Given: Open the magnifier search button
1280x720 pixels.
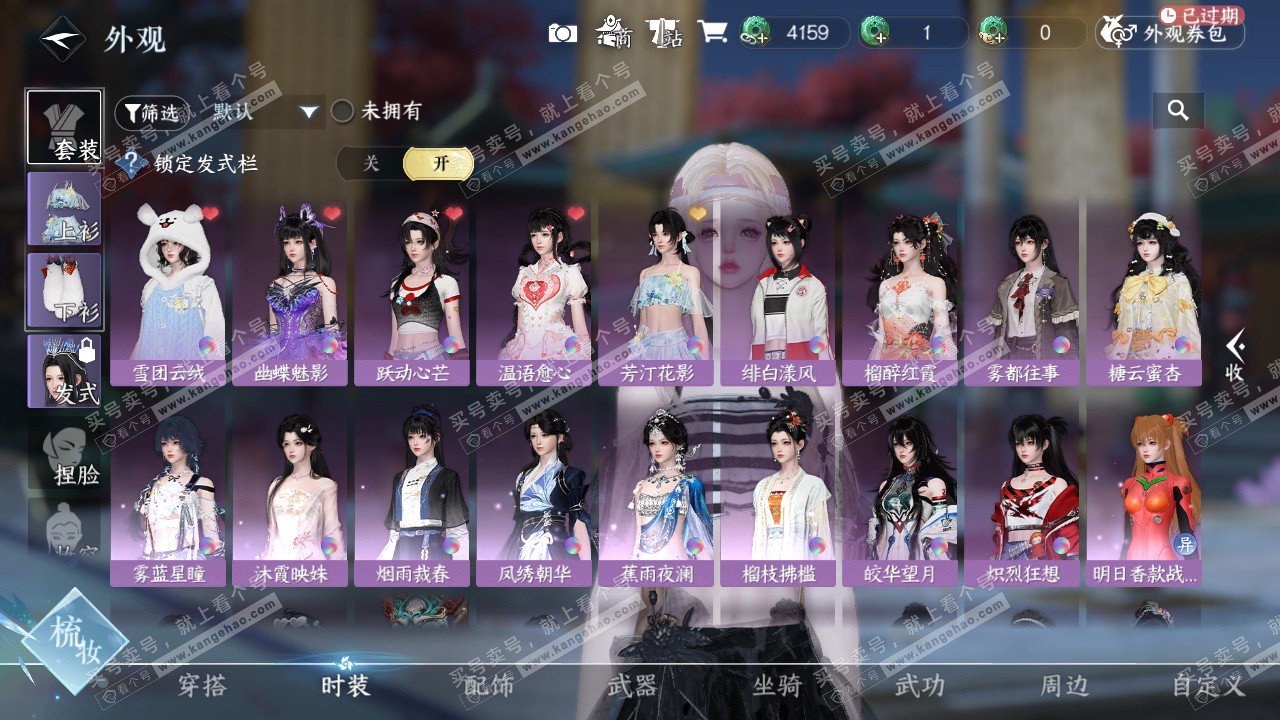Looking at the screenshot, I should [x=1178, y=111].
